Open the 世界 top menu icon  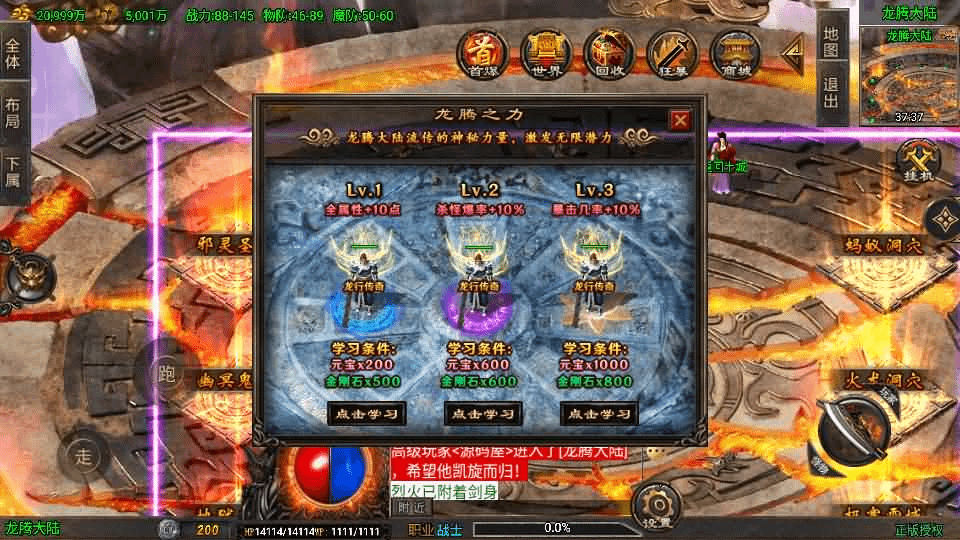point(545,52)
